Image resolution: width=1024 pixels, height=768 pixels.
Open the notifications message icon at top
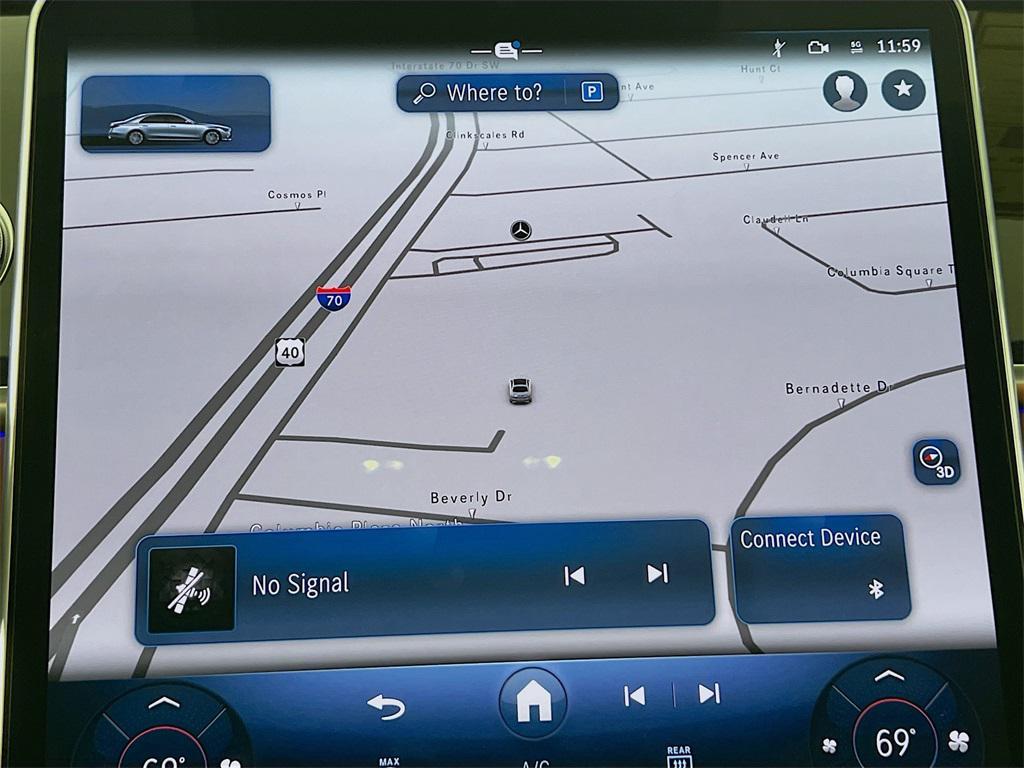click(507, 50)
